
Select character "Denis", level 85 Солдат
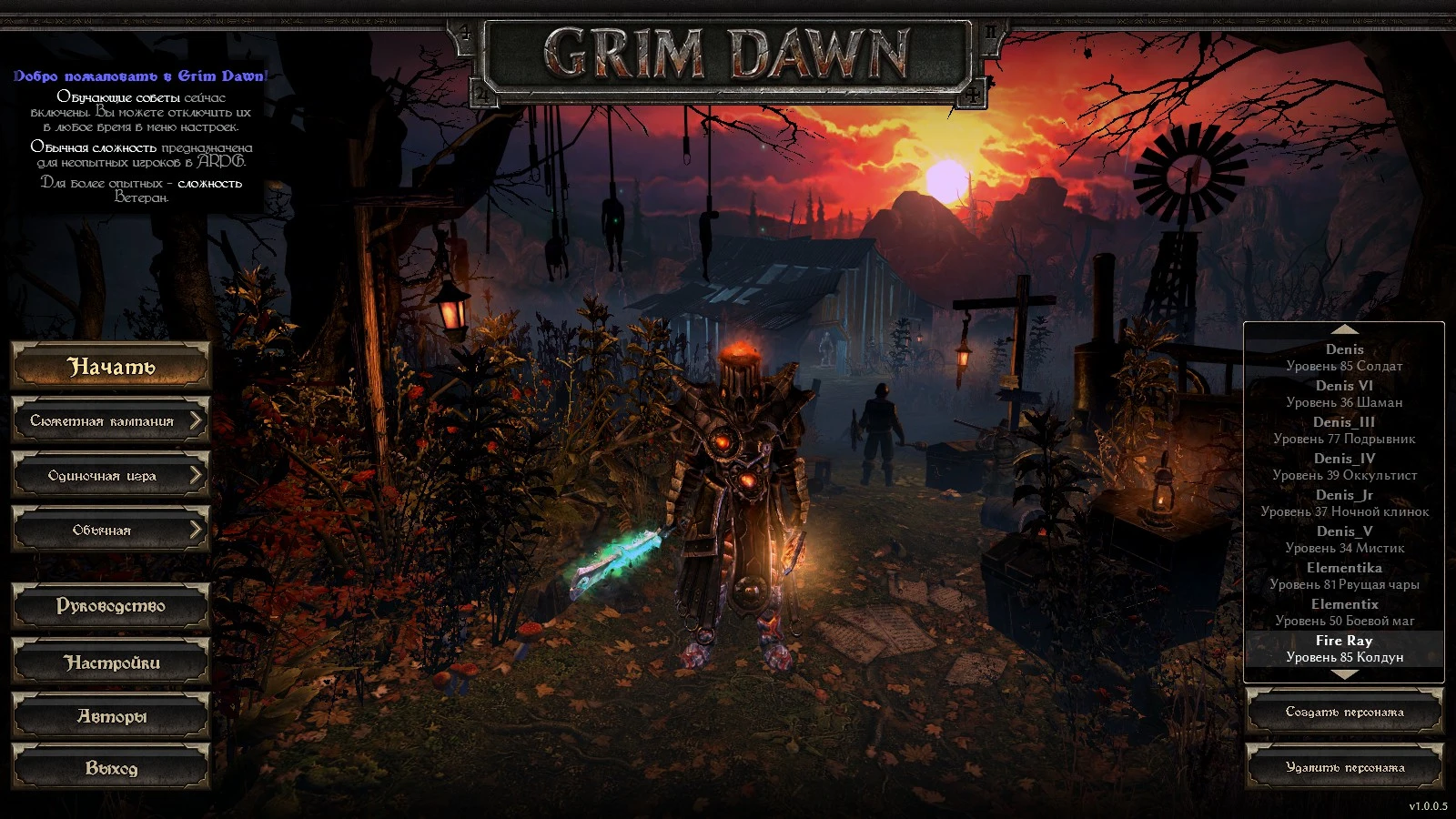point(1345,356)
